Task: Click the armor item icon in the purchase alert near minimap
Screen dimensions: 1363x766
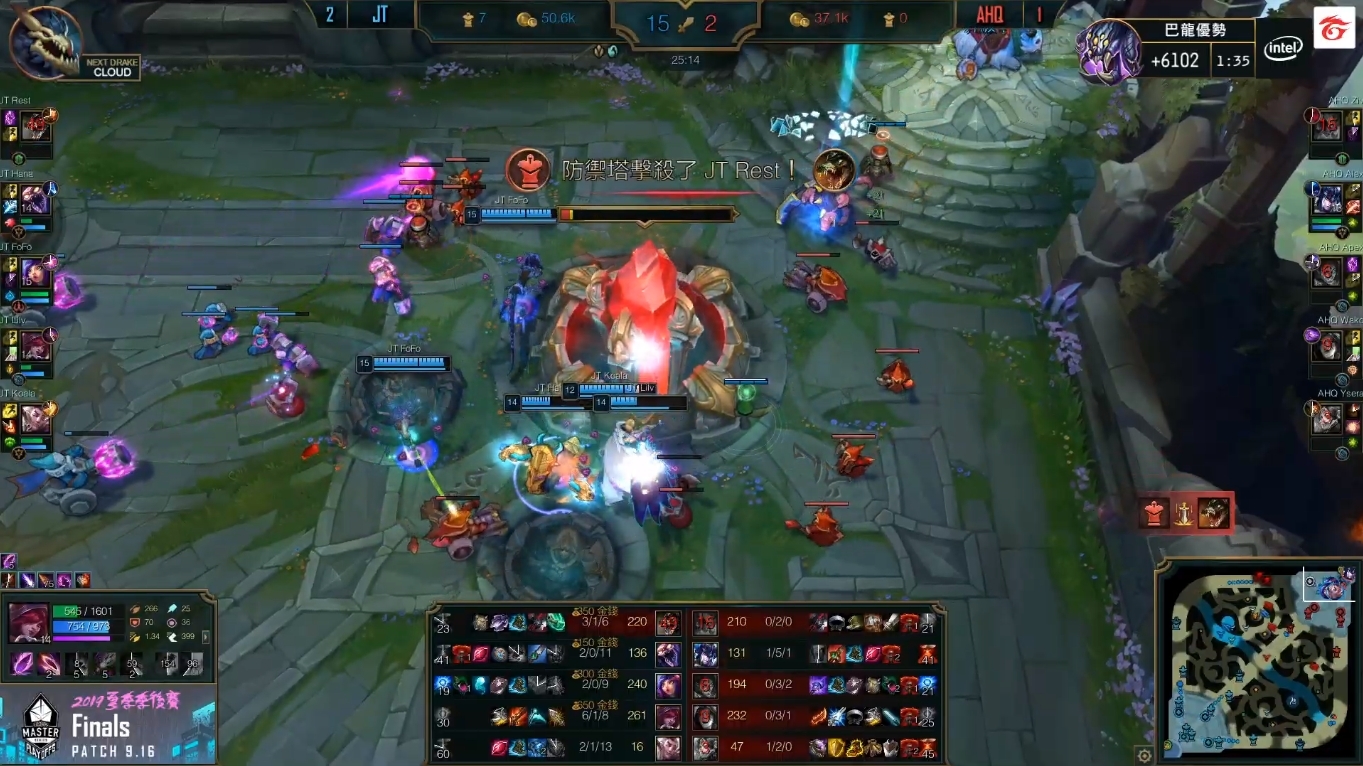Action: click(x=1154, y=512)
